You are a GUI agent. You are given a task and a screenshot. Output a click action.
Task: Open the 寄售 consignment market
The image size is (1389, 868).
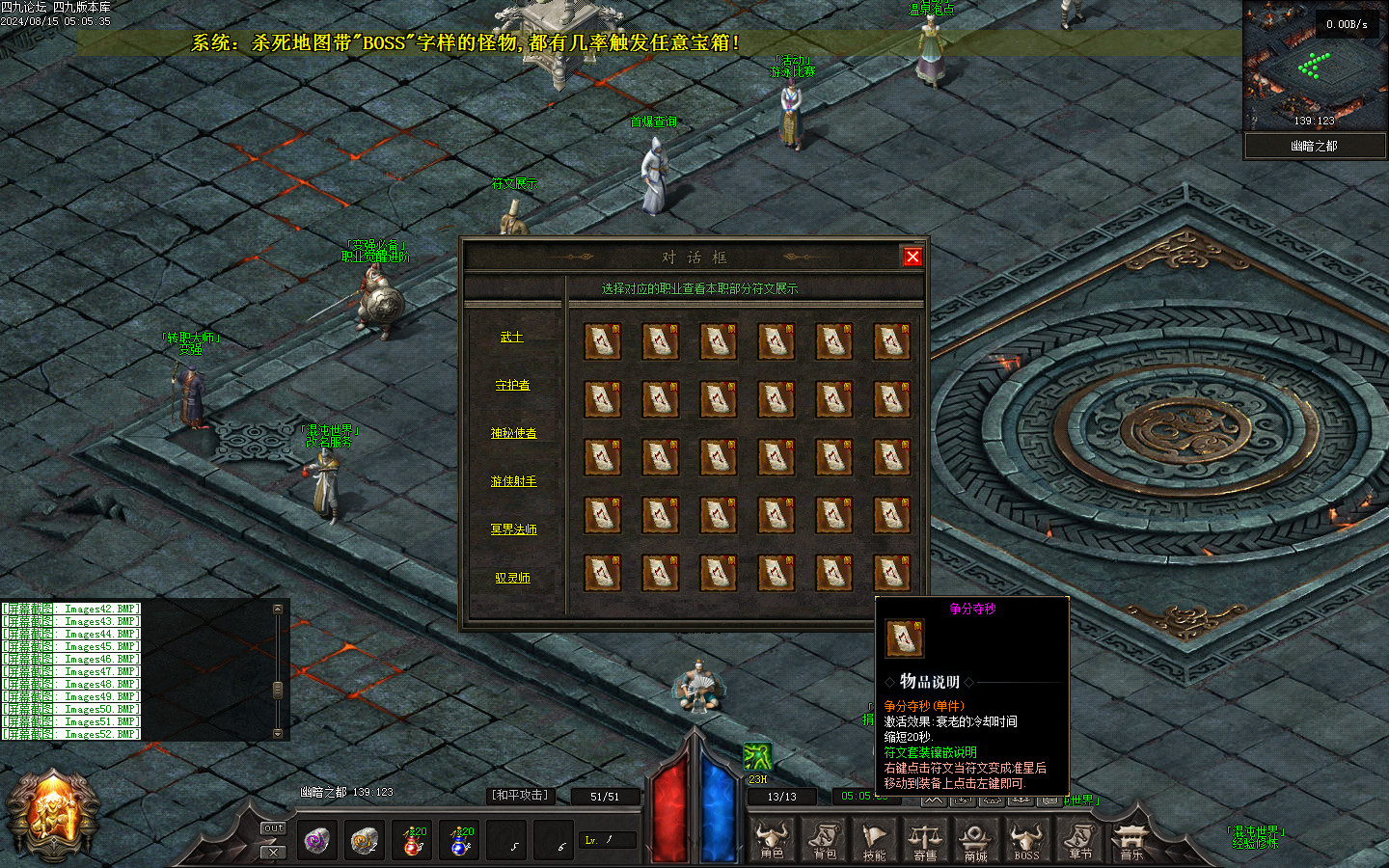click(x=925, y=840)
